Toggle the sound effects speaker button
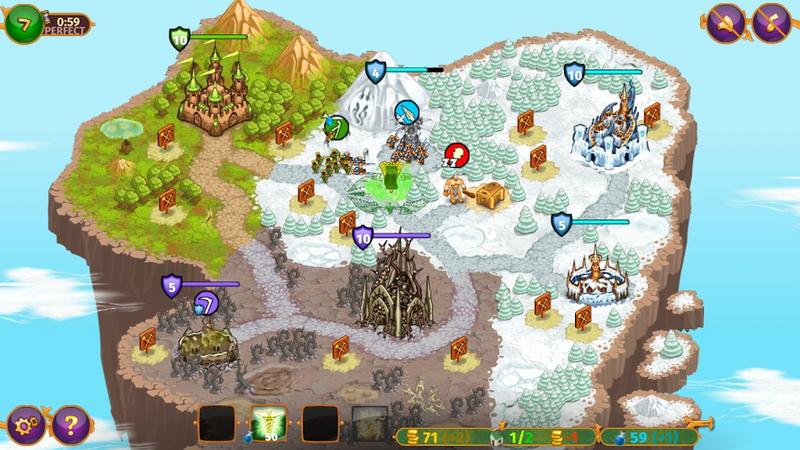Image resolution: width=800 pixels, height=450 pixels. (x=727, y=21)
